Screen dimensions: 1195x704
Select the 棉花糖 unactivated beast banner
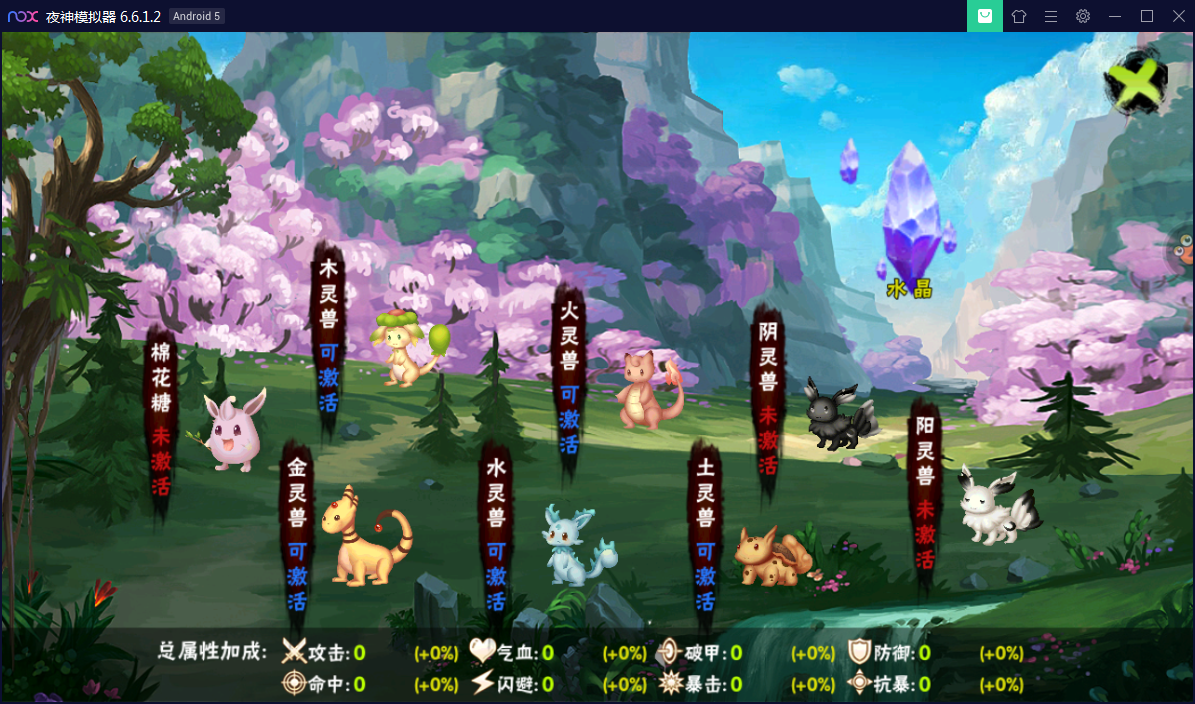click(161, 420)
